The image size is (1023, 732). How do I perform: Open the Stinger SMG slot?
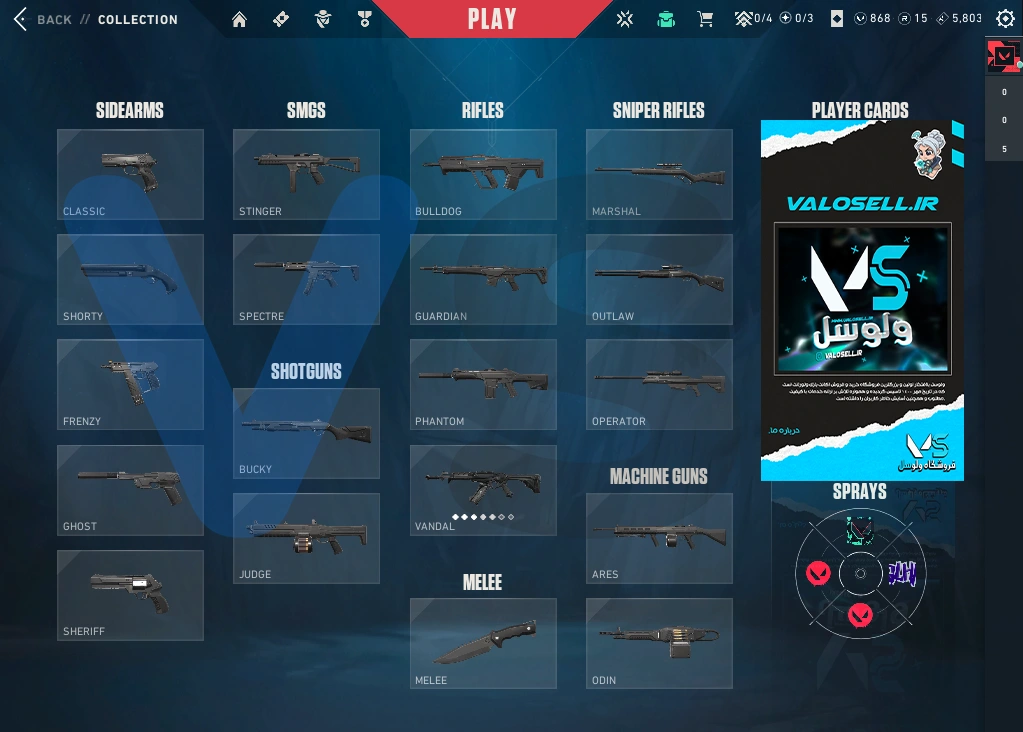pos(306,174)
